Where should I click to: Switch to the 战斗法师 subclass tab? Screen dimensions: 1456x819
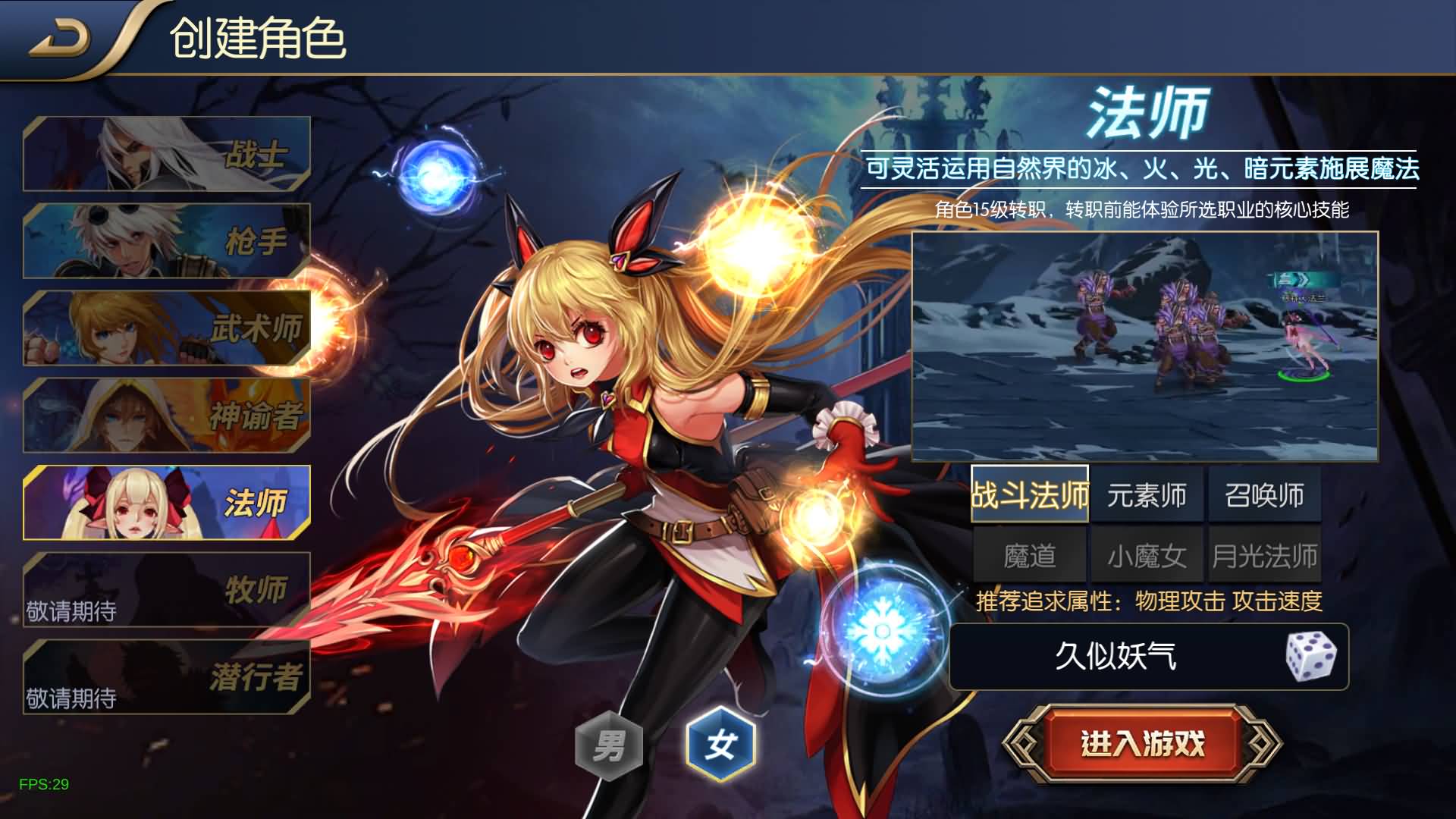[x=1030, y=495]
